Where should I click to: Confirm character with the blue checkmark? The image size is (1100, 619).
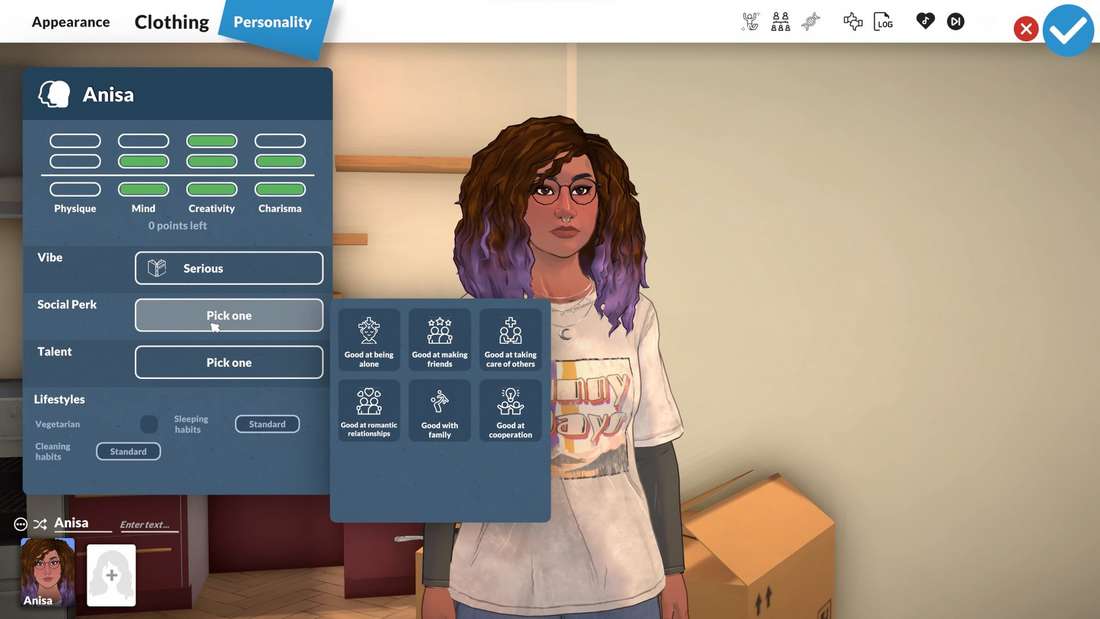click(1068, 30)
